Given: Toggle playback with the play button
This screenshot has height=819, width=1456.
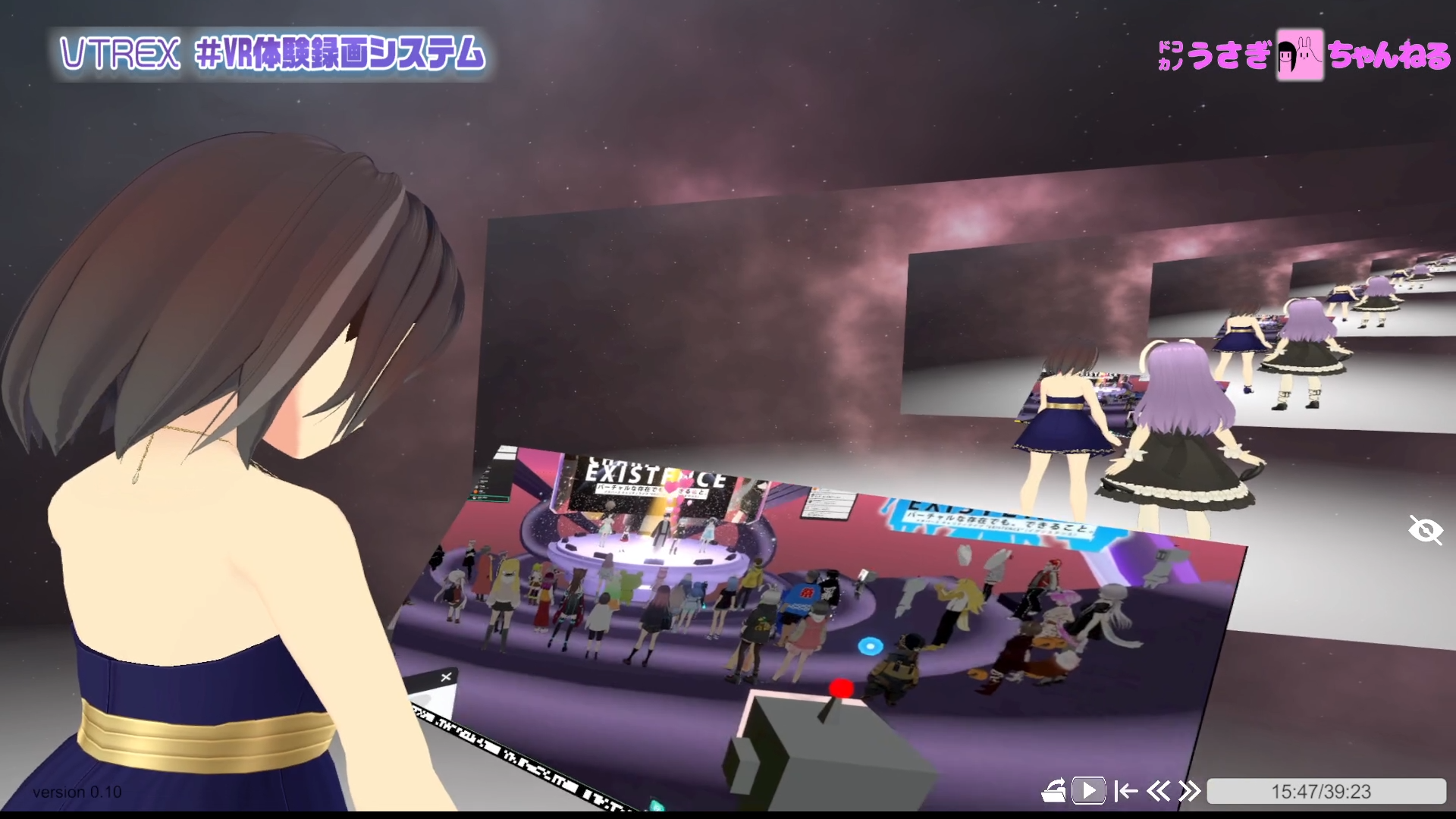Looking at the screenshot, I should (1088, 791).
